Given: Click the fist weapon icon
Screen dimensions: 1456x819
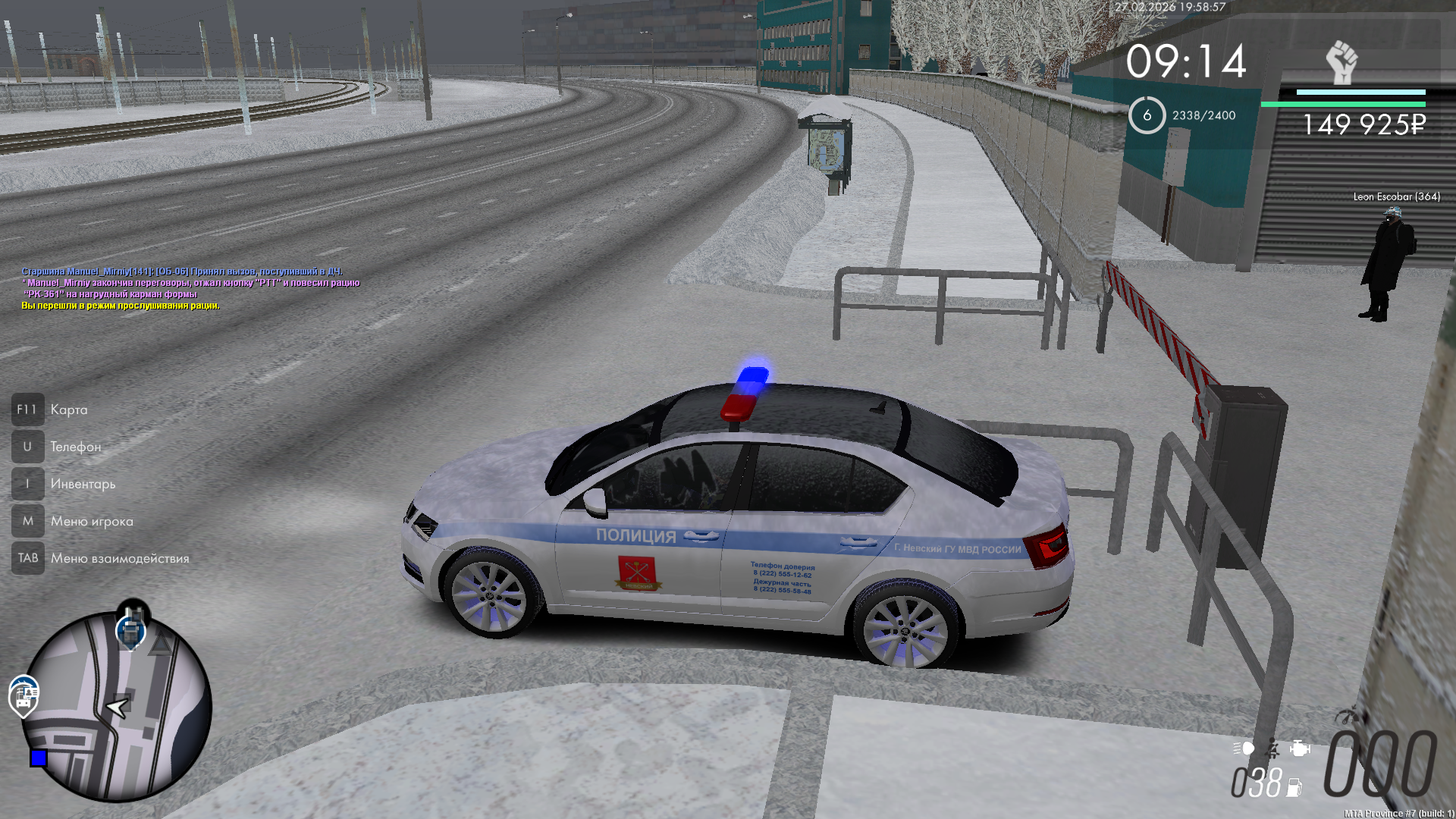Looking at the screenshot, I should point(1341,62).
